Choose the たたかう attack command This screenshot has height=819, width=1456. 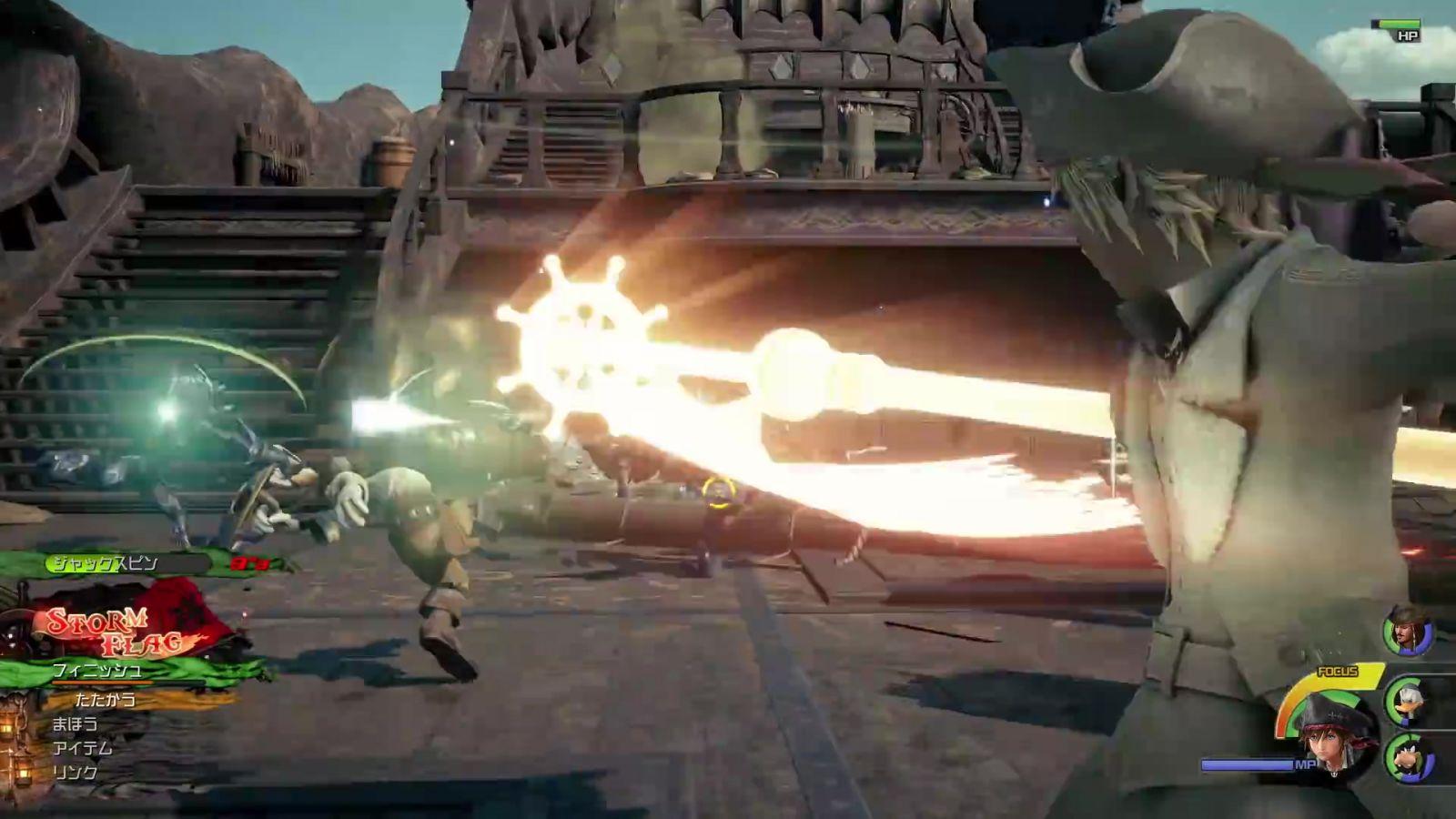(x=106, y=700)
